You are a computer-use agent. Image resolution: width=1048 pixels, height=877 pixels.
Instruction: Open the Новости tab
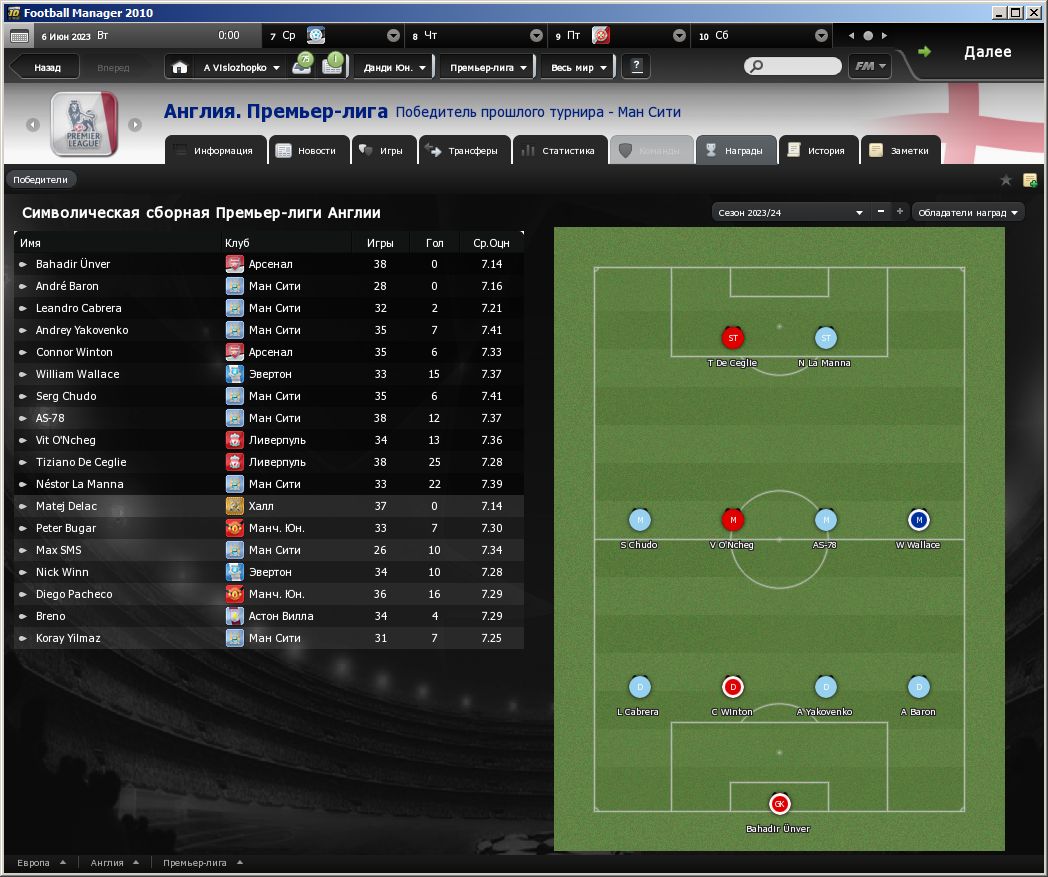308,151
